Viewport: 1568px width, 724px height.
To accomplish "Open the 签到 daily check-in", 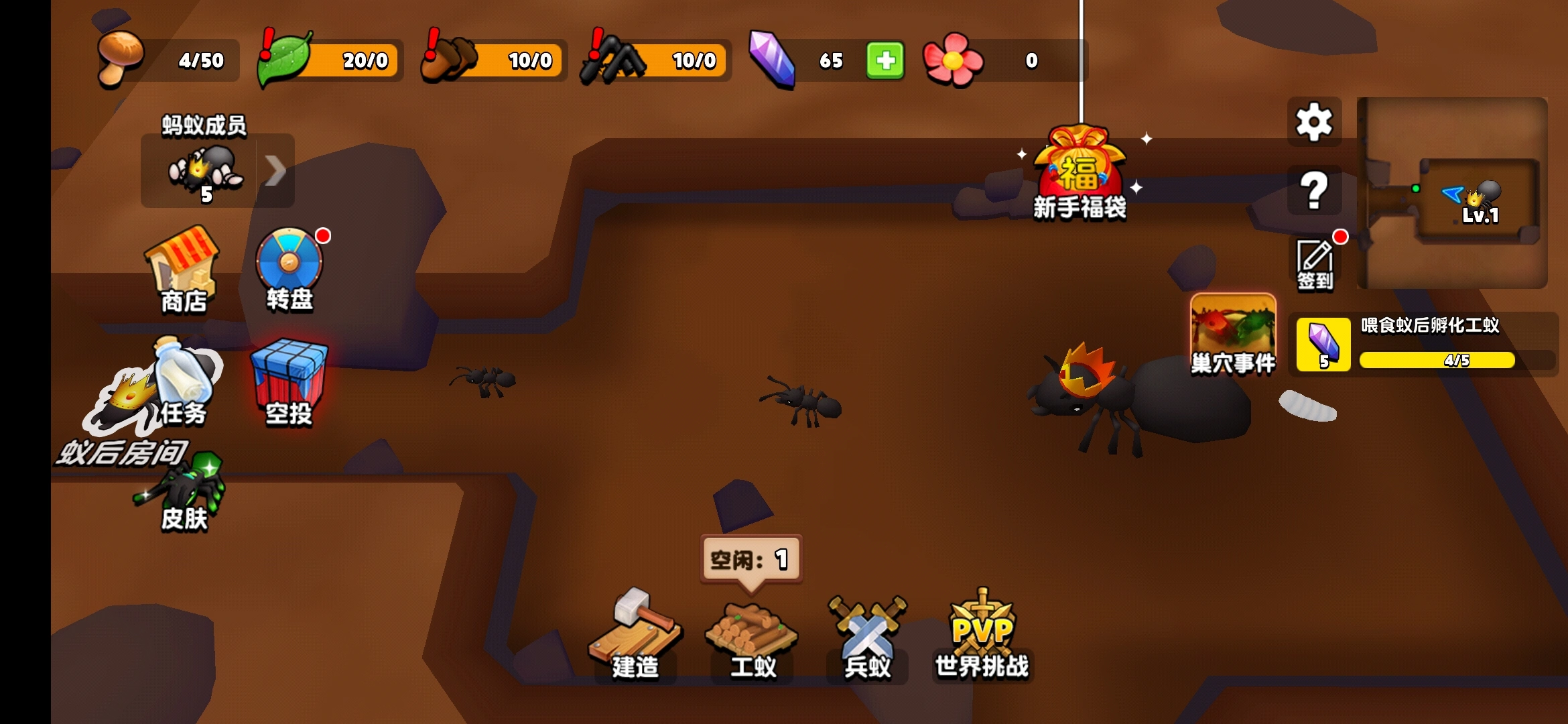I will pos(1315,263).
